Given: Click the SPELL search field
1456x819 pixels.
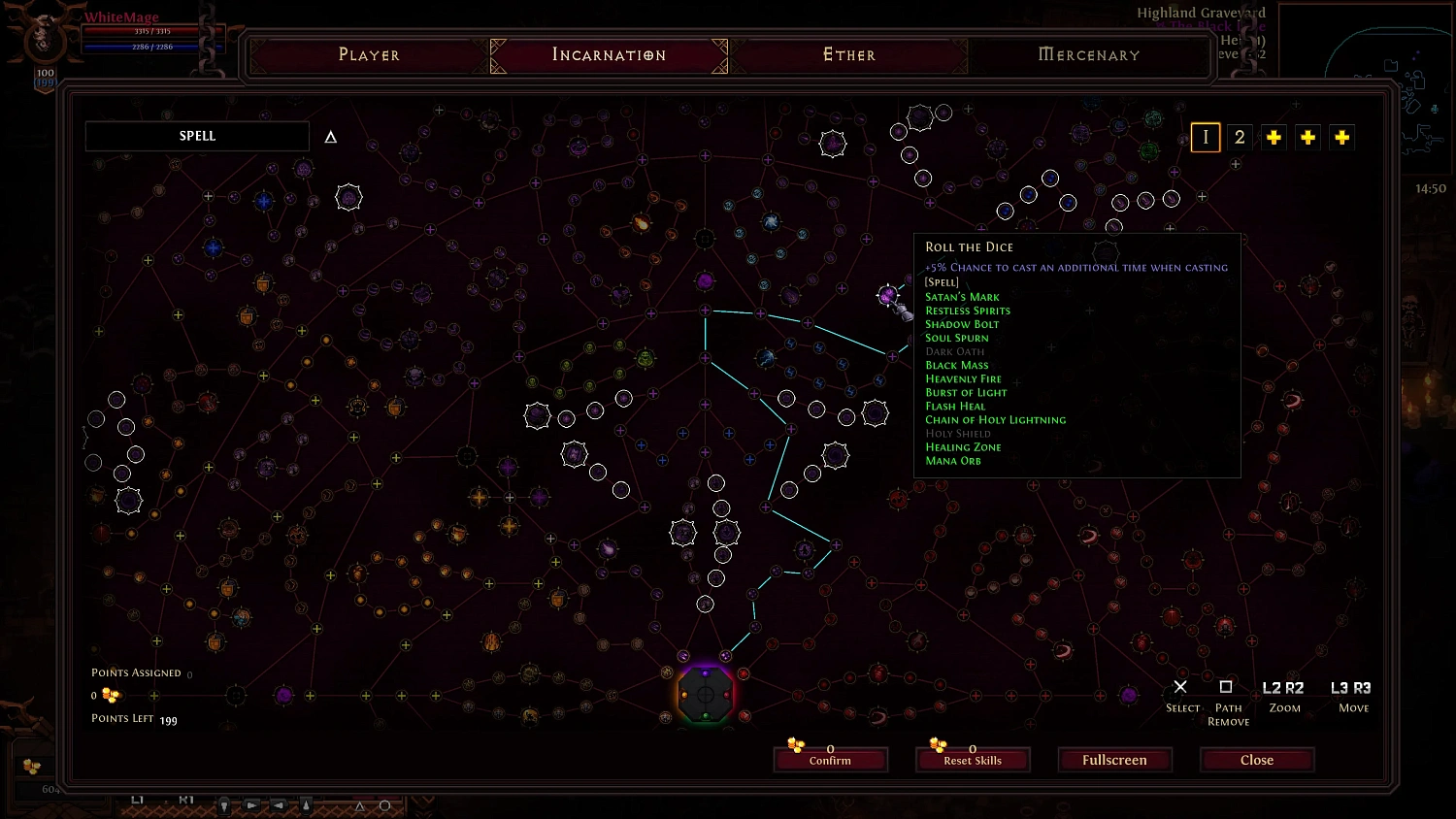Looking at the screenshot, I should (x=197, y=137).
